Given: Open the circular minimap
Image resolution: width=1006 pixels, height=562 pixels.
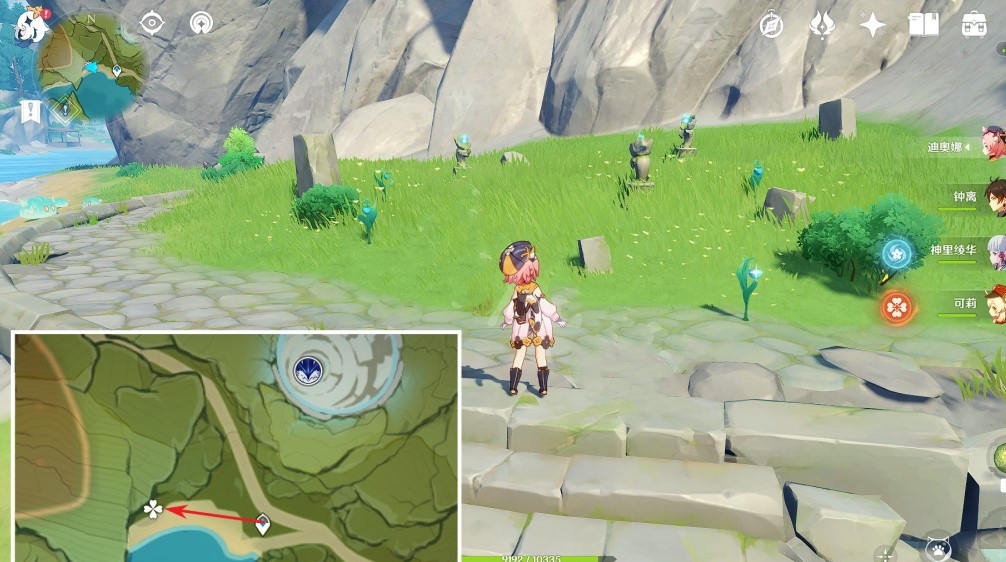Looking at the screenshot, I should point(92,66).
